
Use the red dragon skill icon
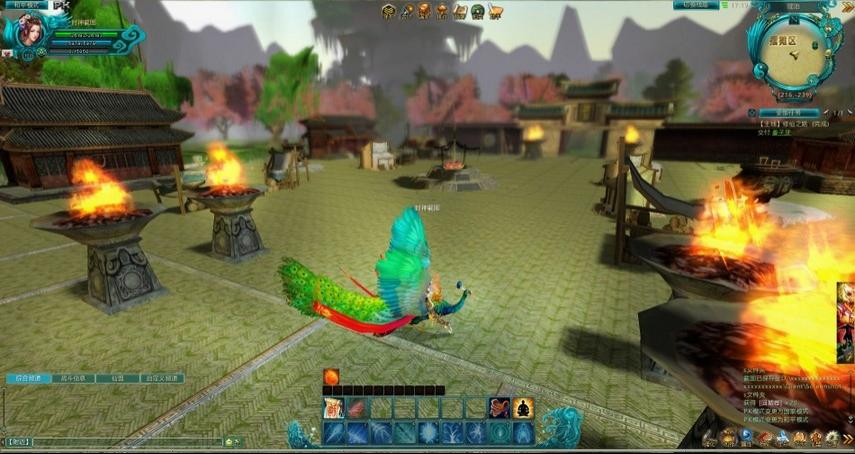(499, 408)
